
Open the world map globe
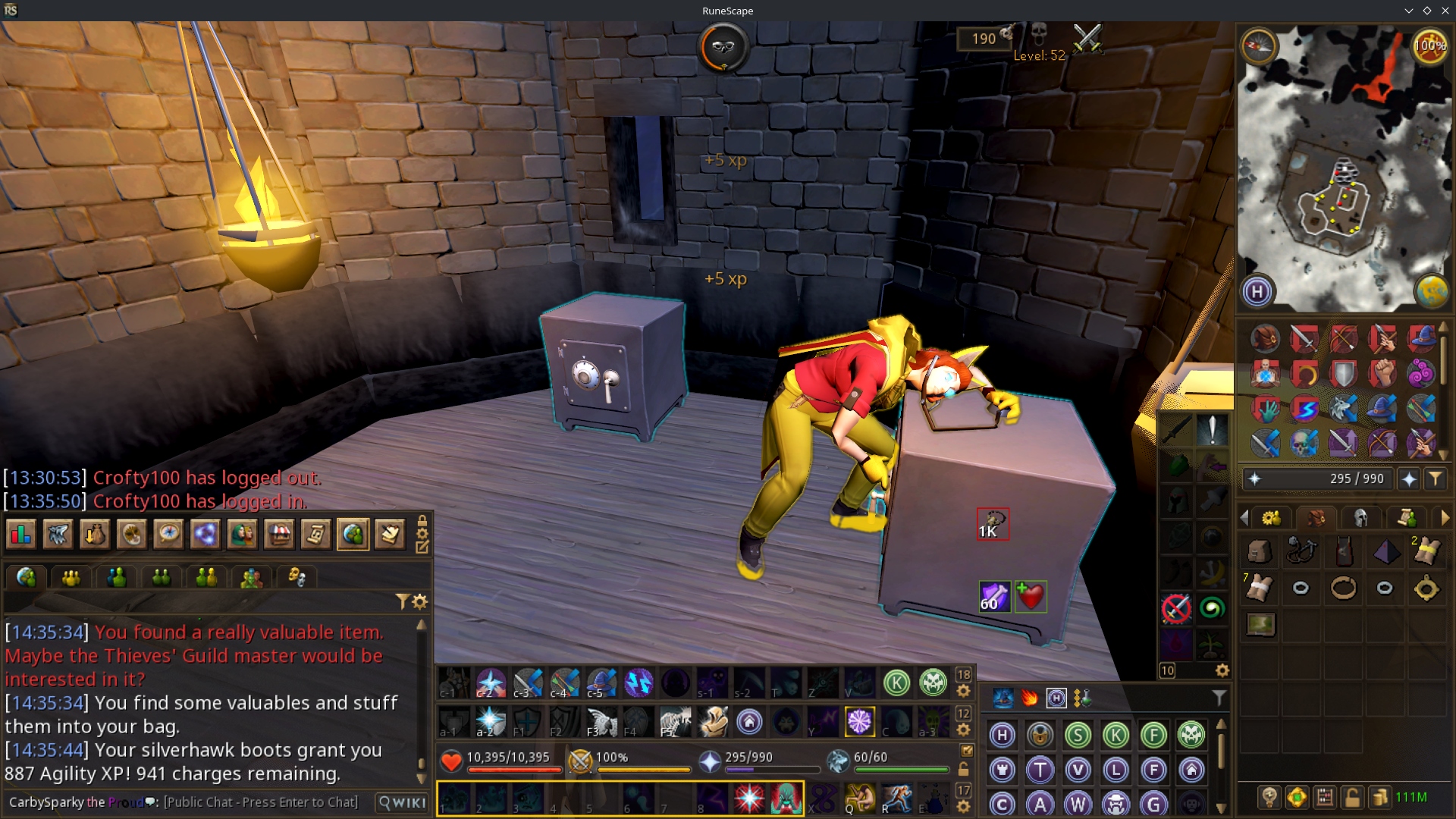tap(1431, 291)
